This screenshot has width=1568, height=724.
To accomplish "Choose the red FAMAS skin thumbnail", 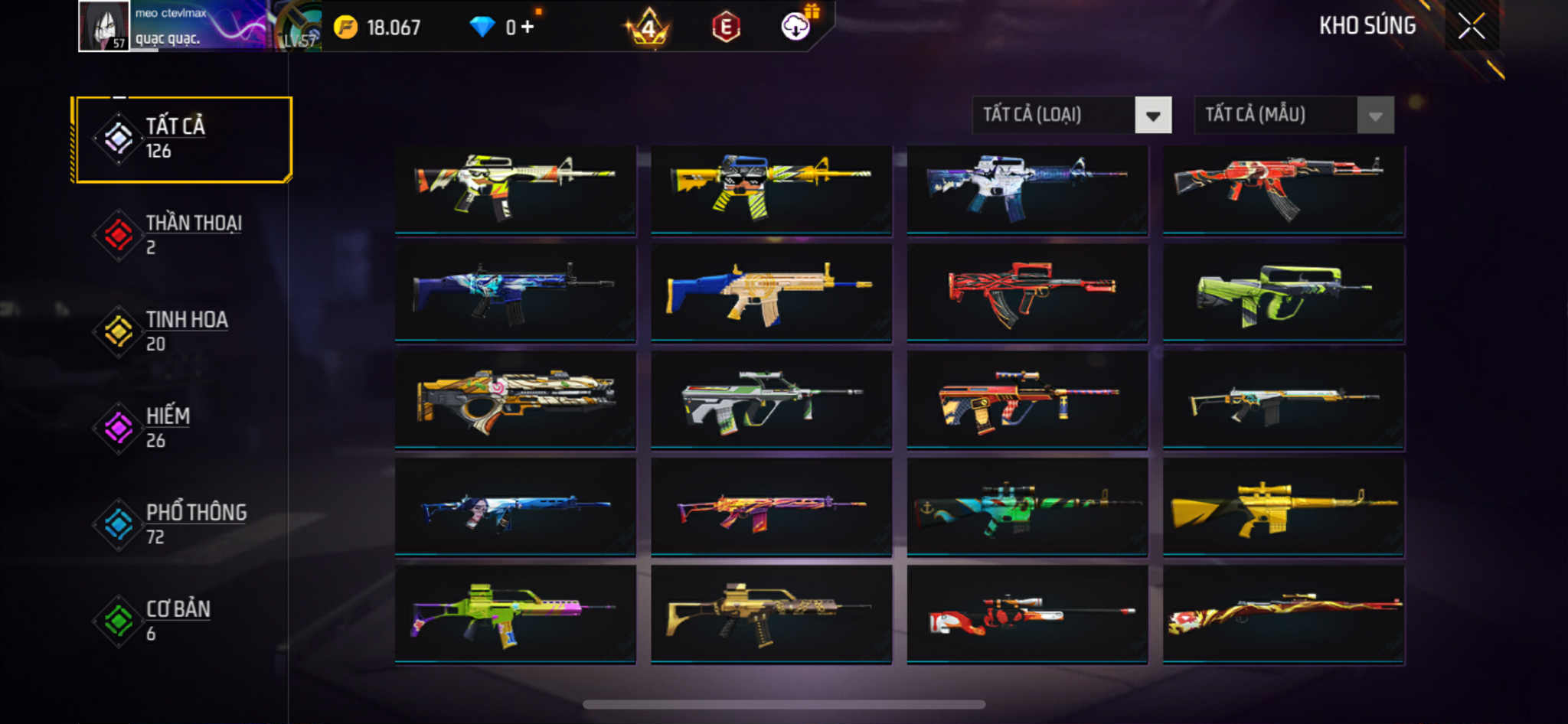I will point(1027,292).
